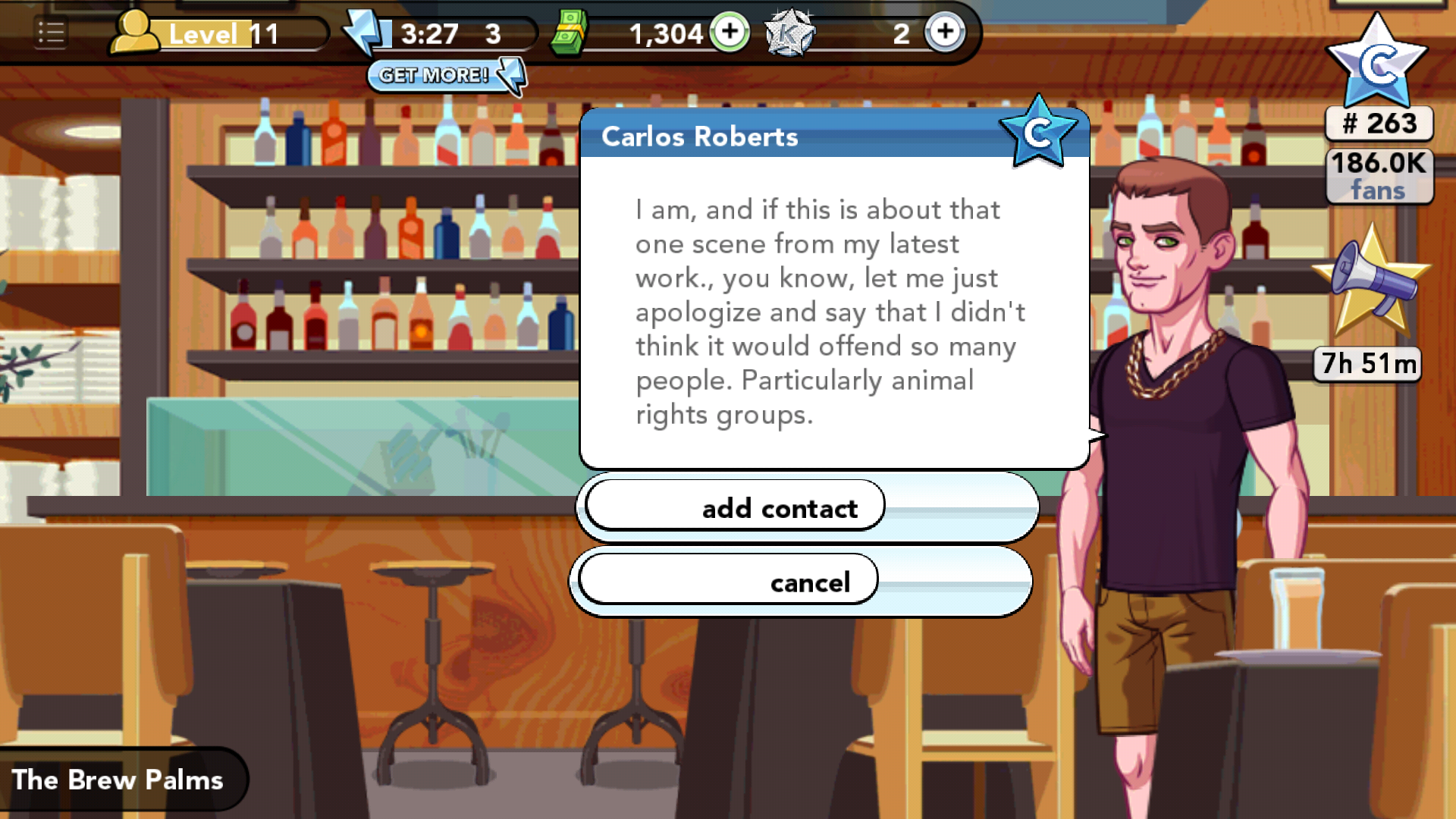The image size is (1456, 819).
Task: Add more cash with the green plus
Action: 730,33
